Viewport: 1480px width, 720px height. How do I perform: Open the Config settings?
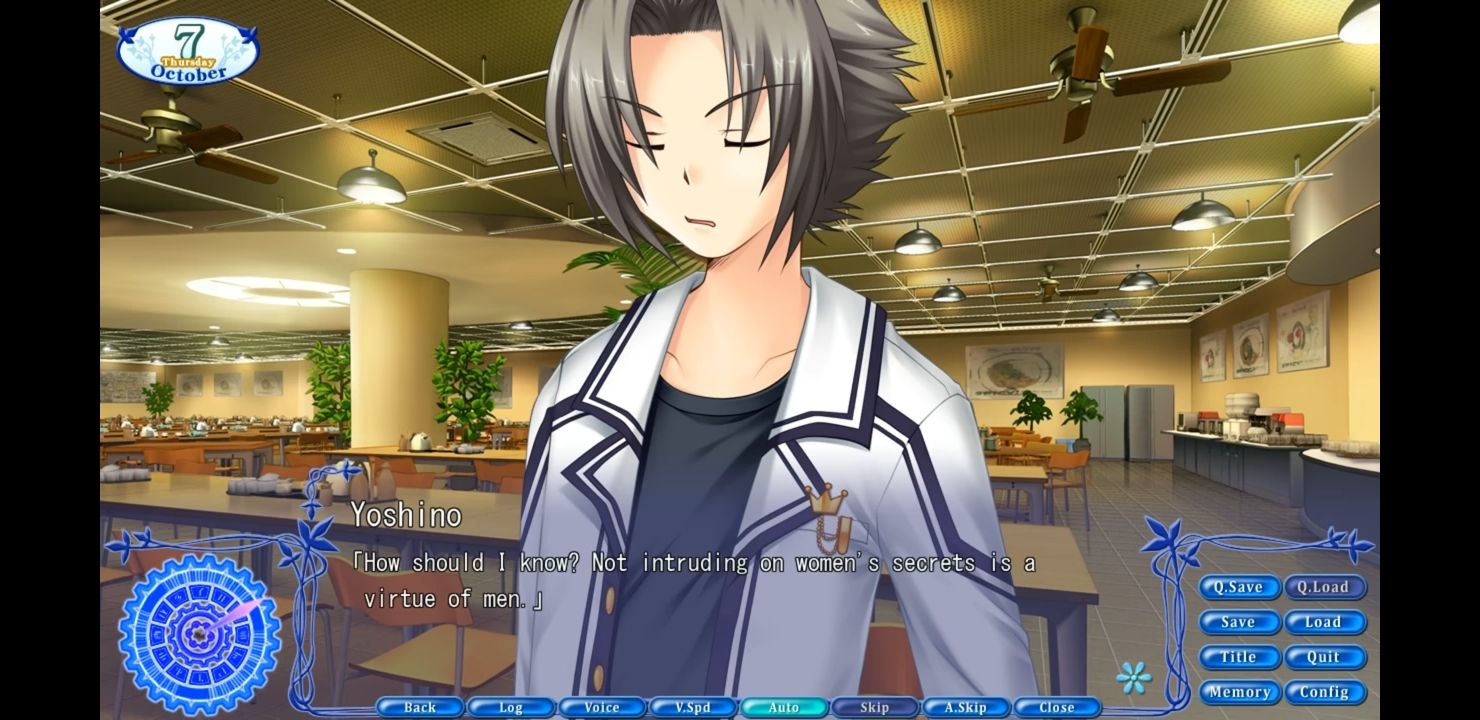pos(1325,692)
